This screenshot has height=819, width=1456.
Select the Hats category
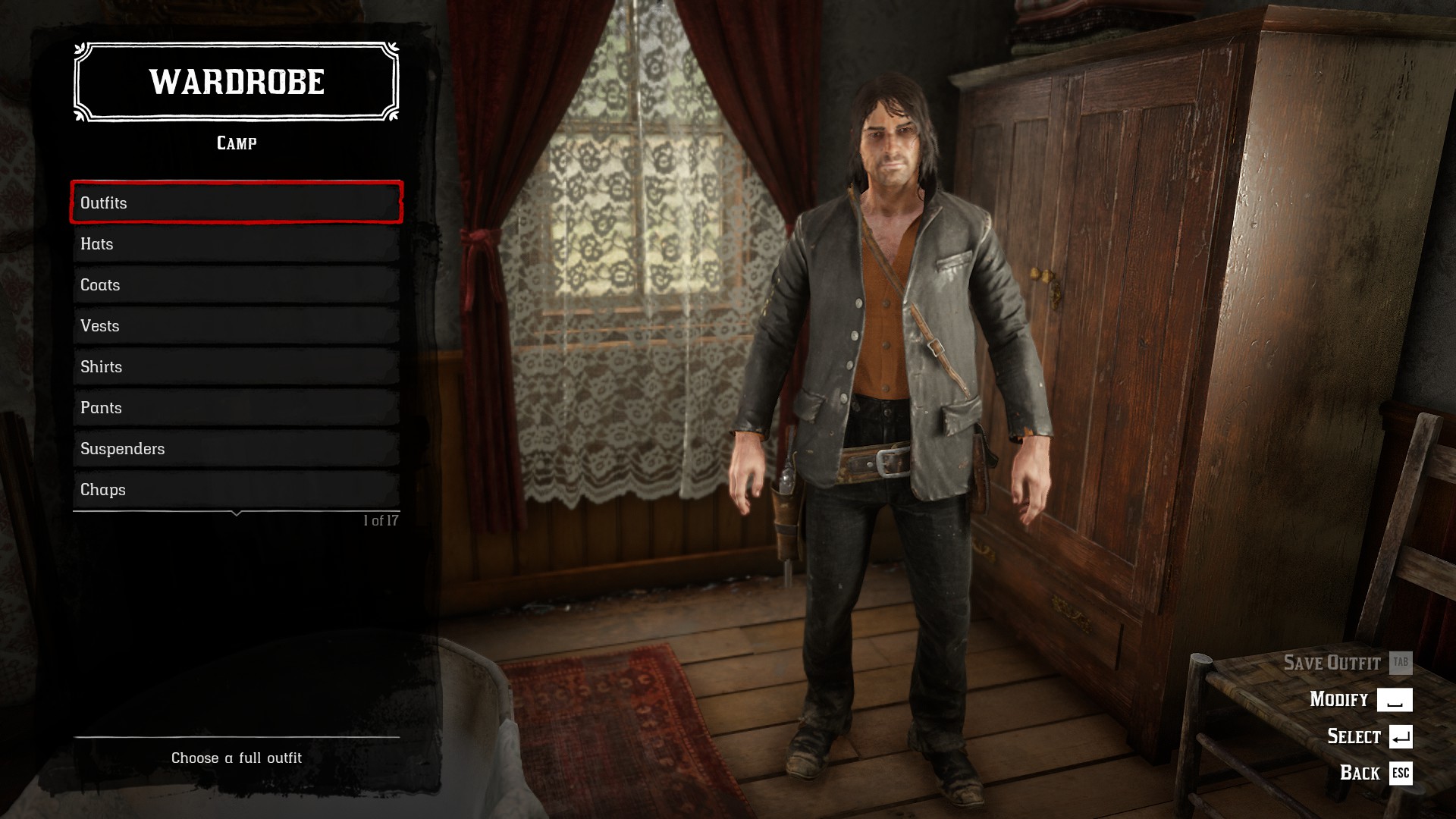(x=235, y=243)
